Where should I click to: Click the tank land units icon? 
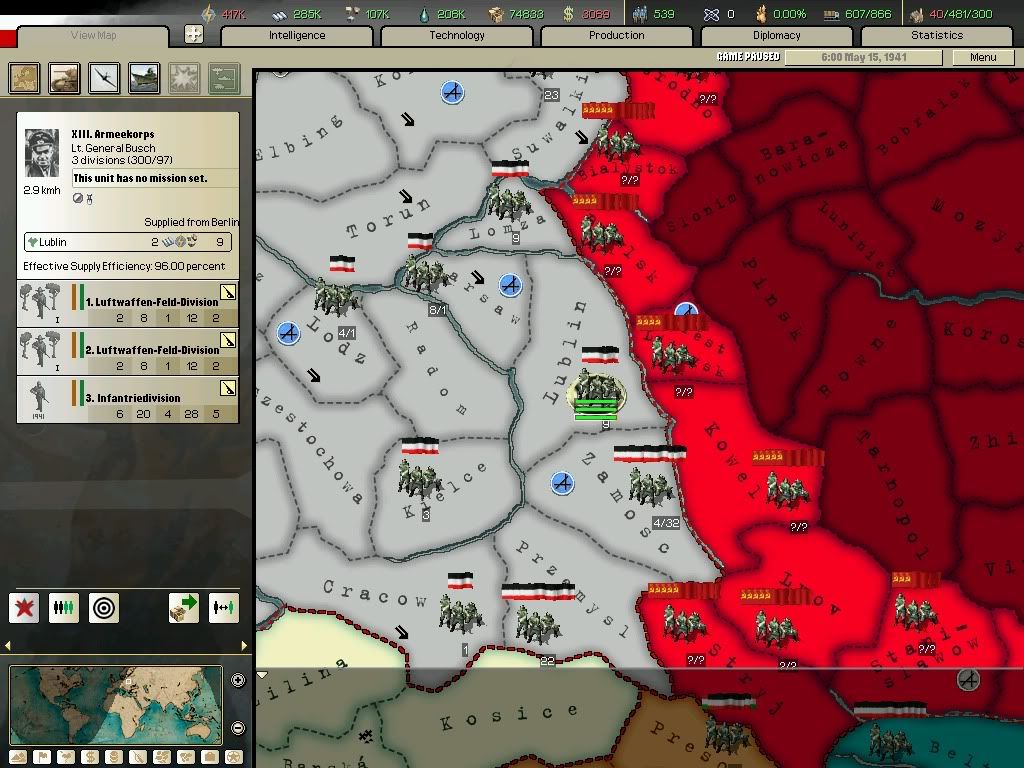point(65,78)
